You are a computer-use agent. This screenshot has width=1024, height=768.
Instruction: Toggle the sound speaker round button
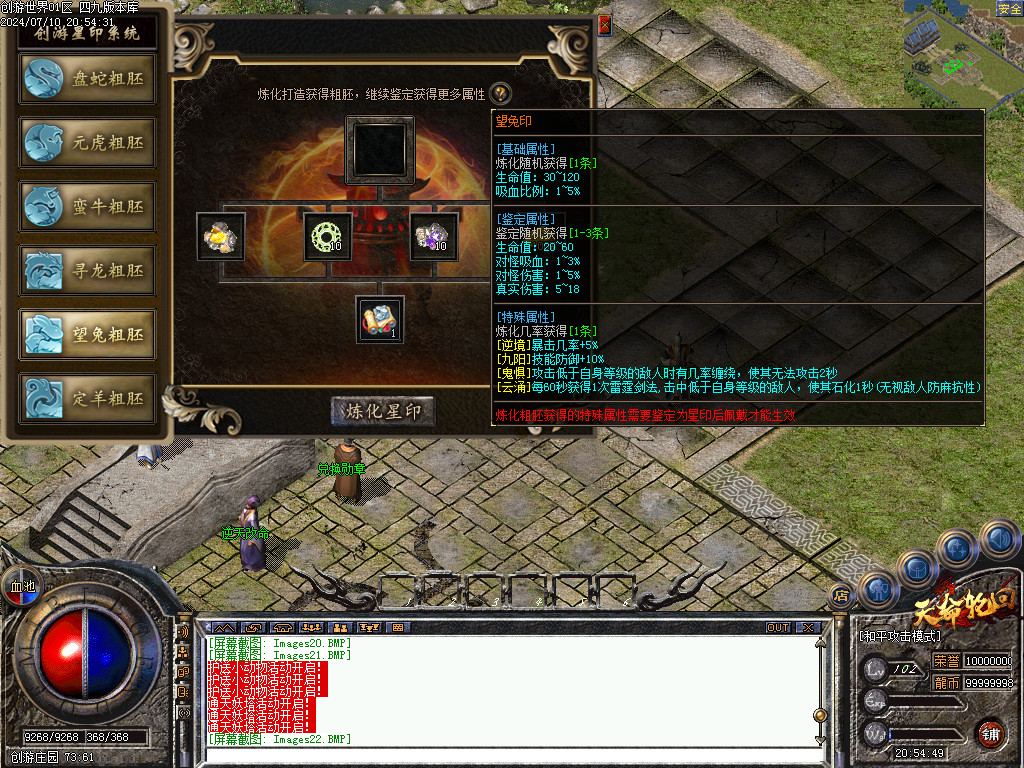pyautogui.click(x=998, y=540)
